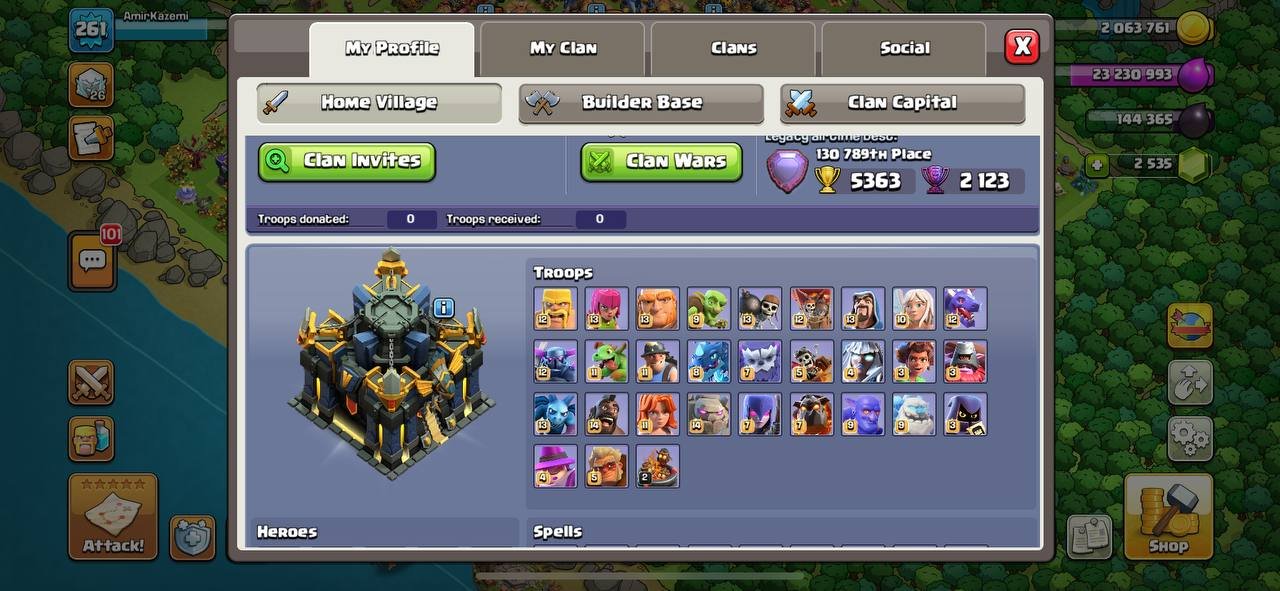Open the chat with 101 notifications
Viewport: 1280px width, 591px height.
pyautogui.click(x=92, y=261)
